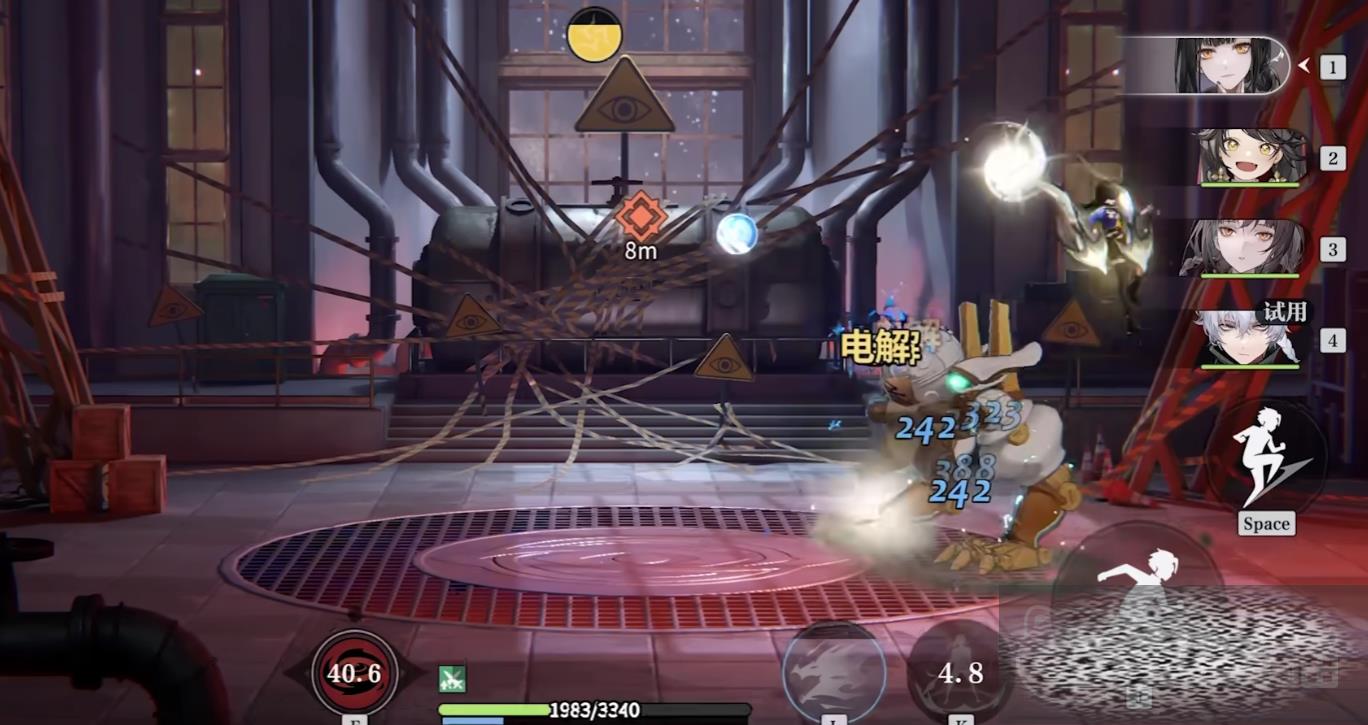The width and height of the screenshot is (1368, 725).
Task: Tap the jump button with leaping figure
Action: (1266, 458)
